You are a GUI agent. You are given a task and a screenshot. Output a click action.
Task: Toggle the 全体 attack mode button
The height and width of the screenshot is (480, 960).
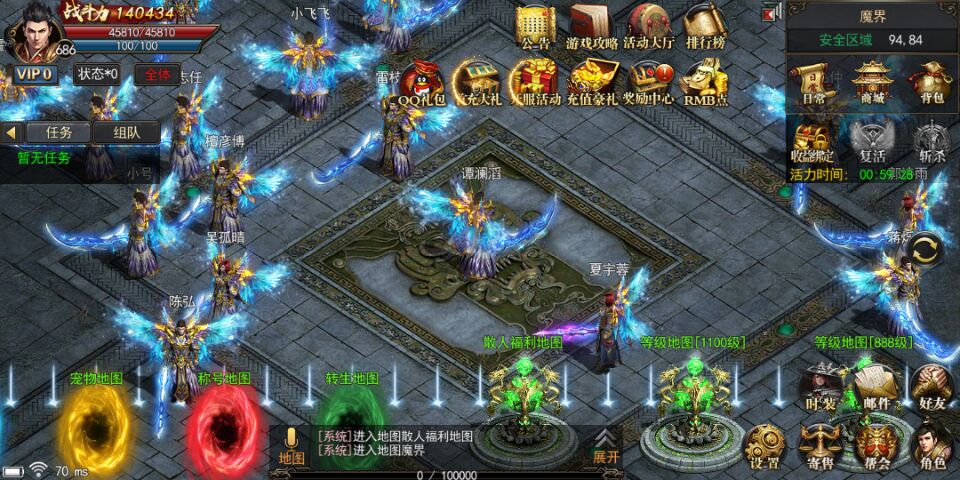pyautogui.click(x=157, y=74)
